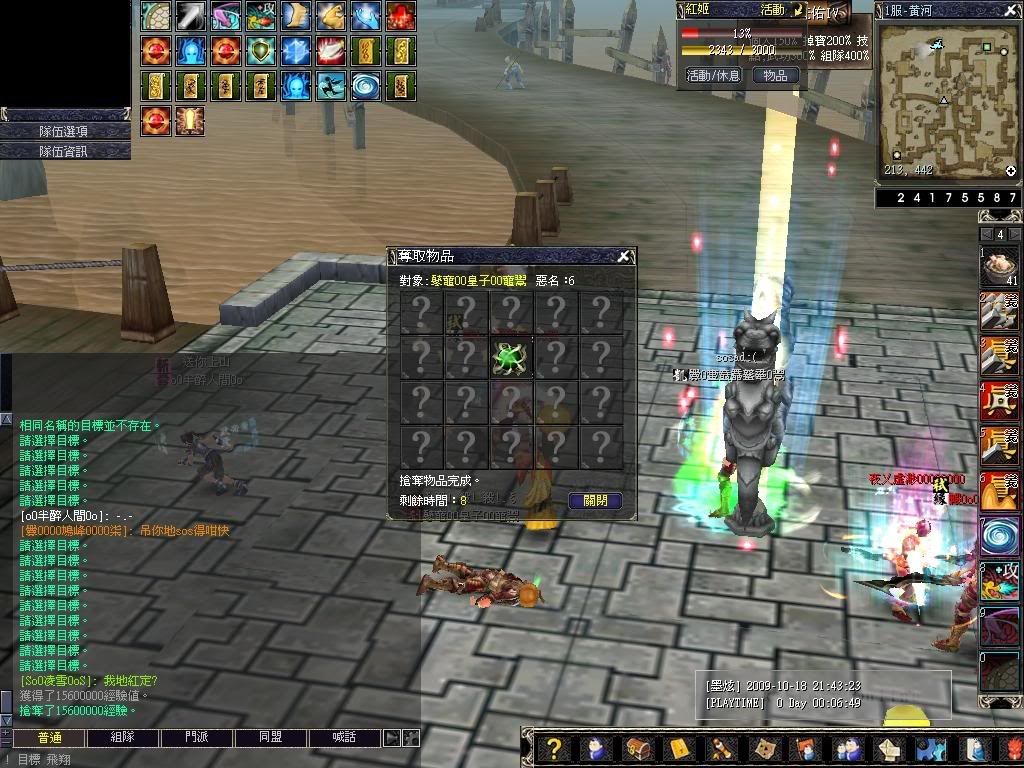Switch to the 普通 chat tab
Image resolution: width=1024 pixels, height=768 pixels.
[49, 738]
